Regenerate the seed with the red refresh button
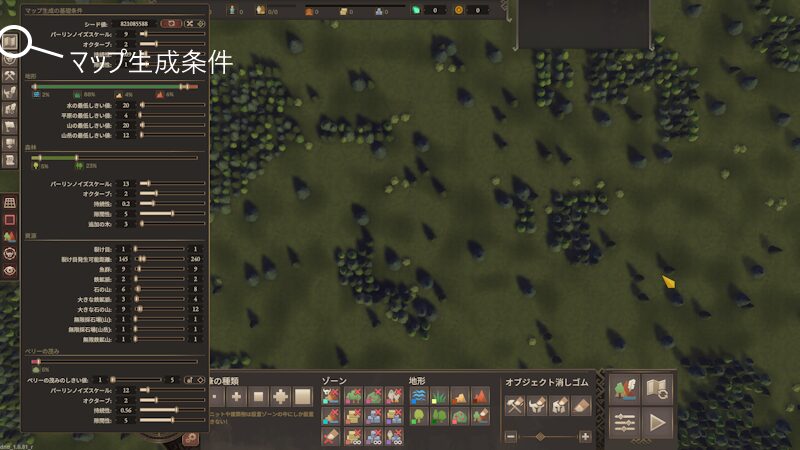The image size is (800, 450). (x=170, y=22)
